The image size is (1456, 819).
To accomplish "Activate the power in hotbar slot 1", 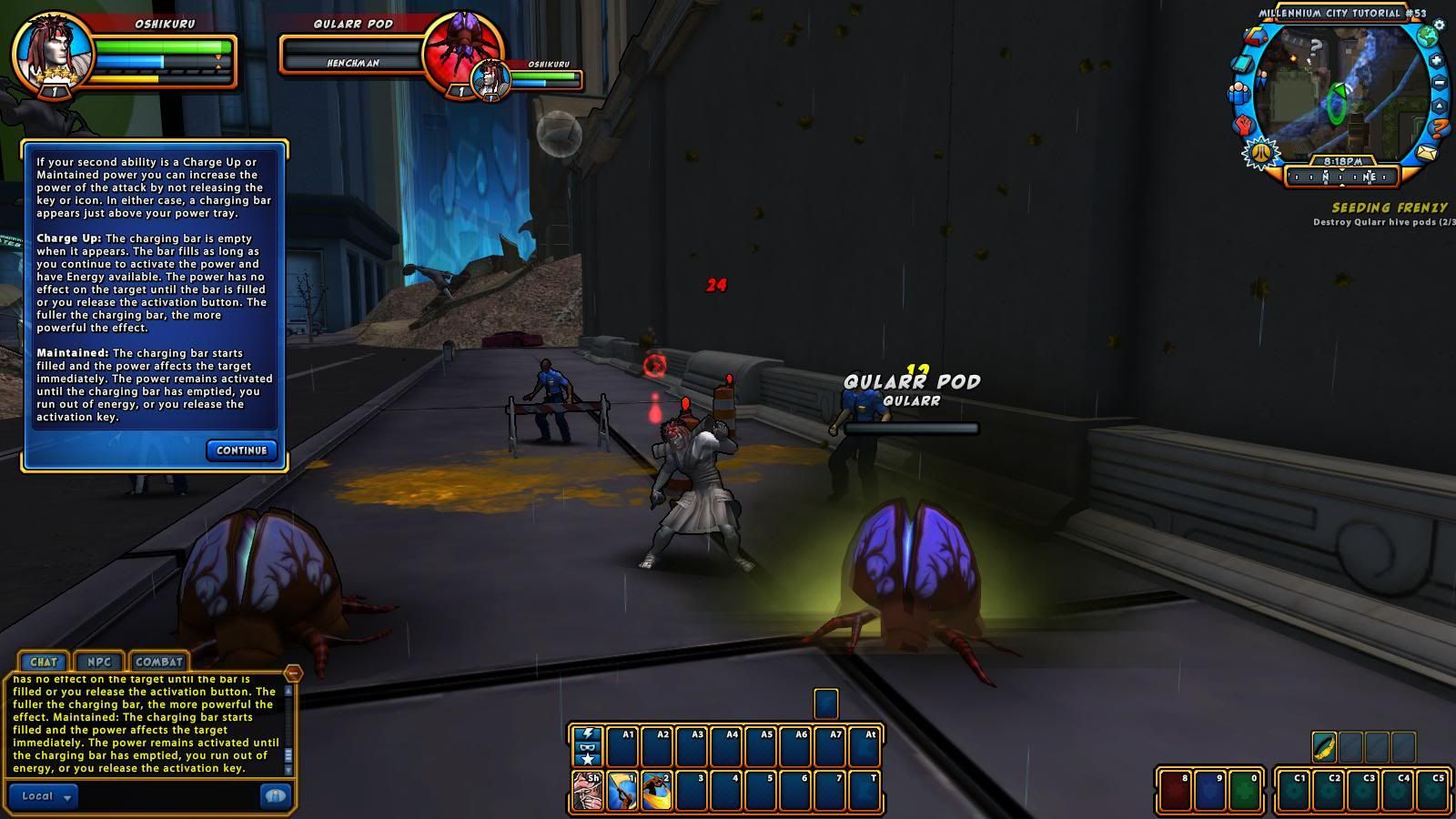I will pos(622,790).
